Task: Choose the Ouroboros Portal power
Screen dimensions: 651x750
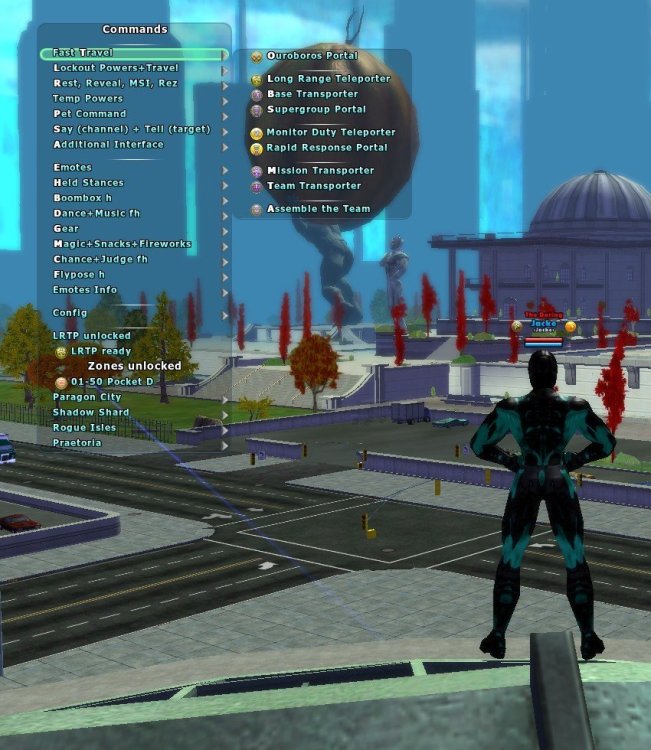Action: 311,56
